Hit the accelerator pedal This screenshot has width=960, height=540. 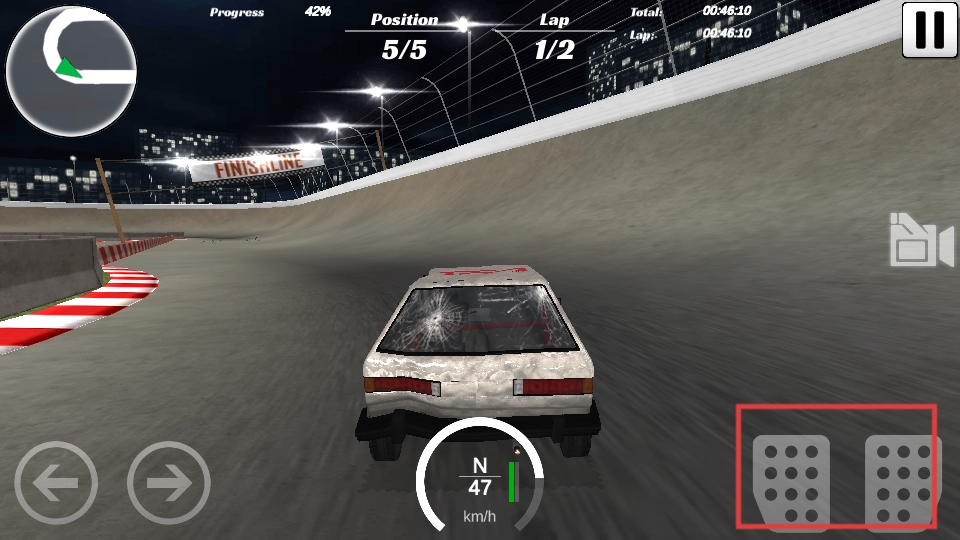coord(902,478)
